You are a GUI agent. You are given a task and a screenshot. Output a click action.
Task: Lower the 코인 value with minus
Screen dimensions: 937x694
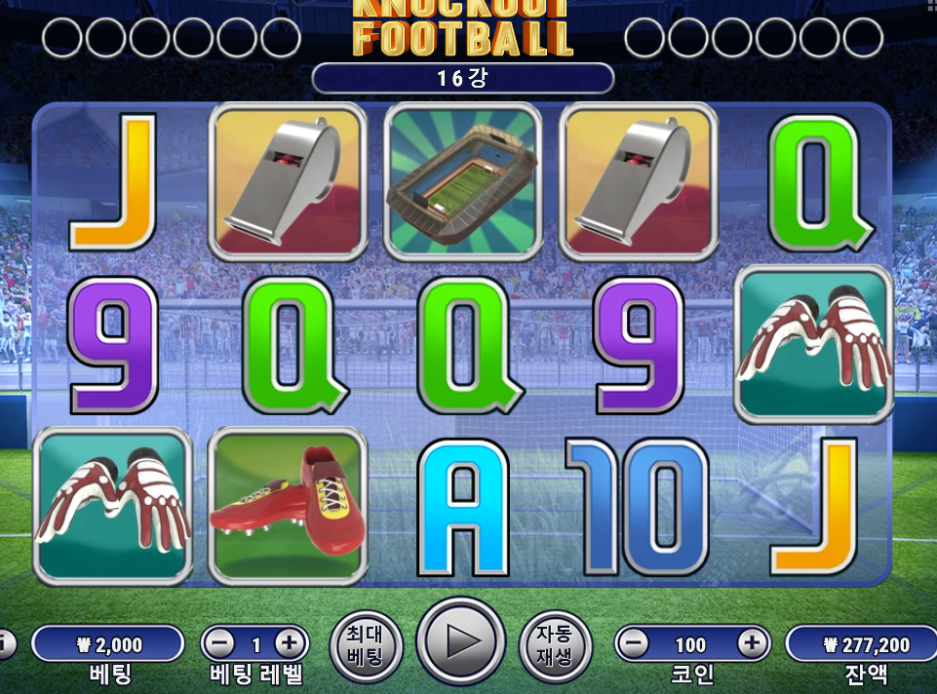pyautogui.click(x=631, y=644)
